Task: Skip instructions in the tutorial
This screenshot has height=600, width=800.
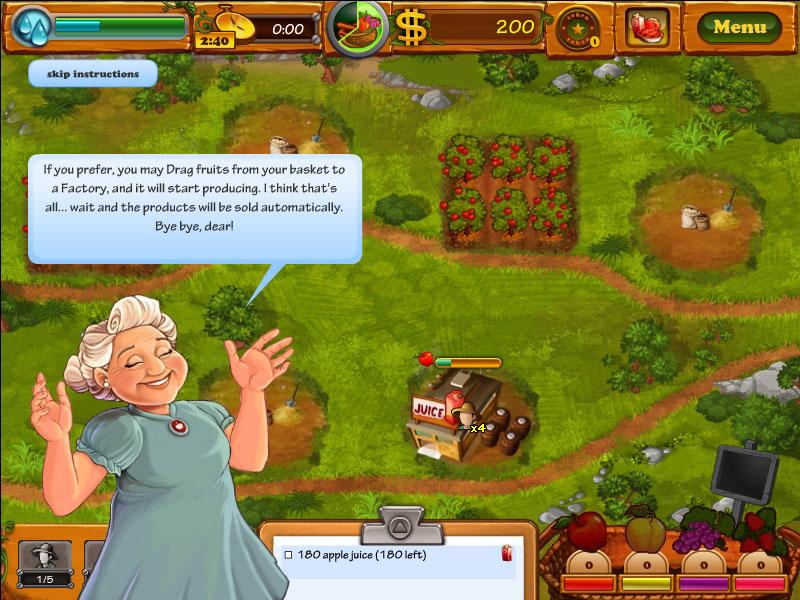Action: (x=92, y=74)
